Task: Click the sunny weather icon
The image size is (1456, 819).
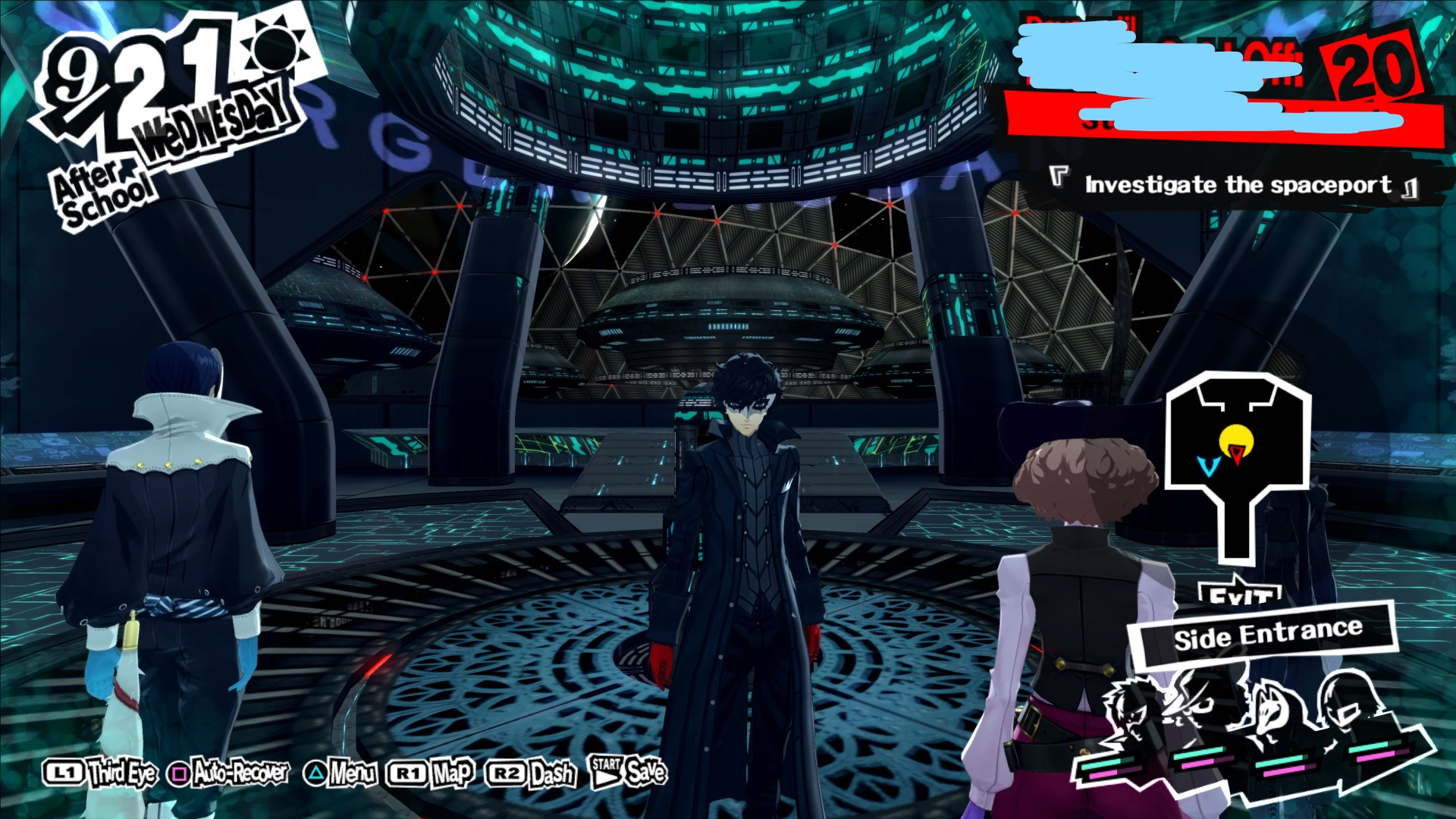Action: pos(279,48)
